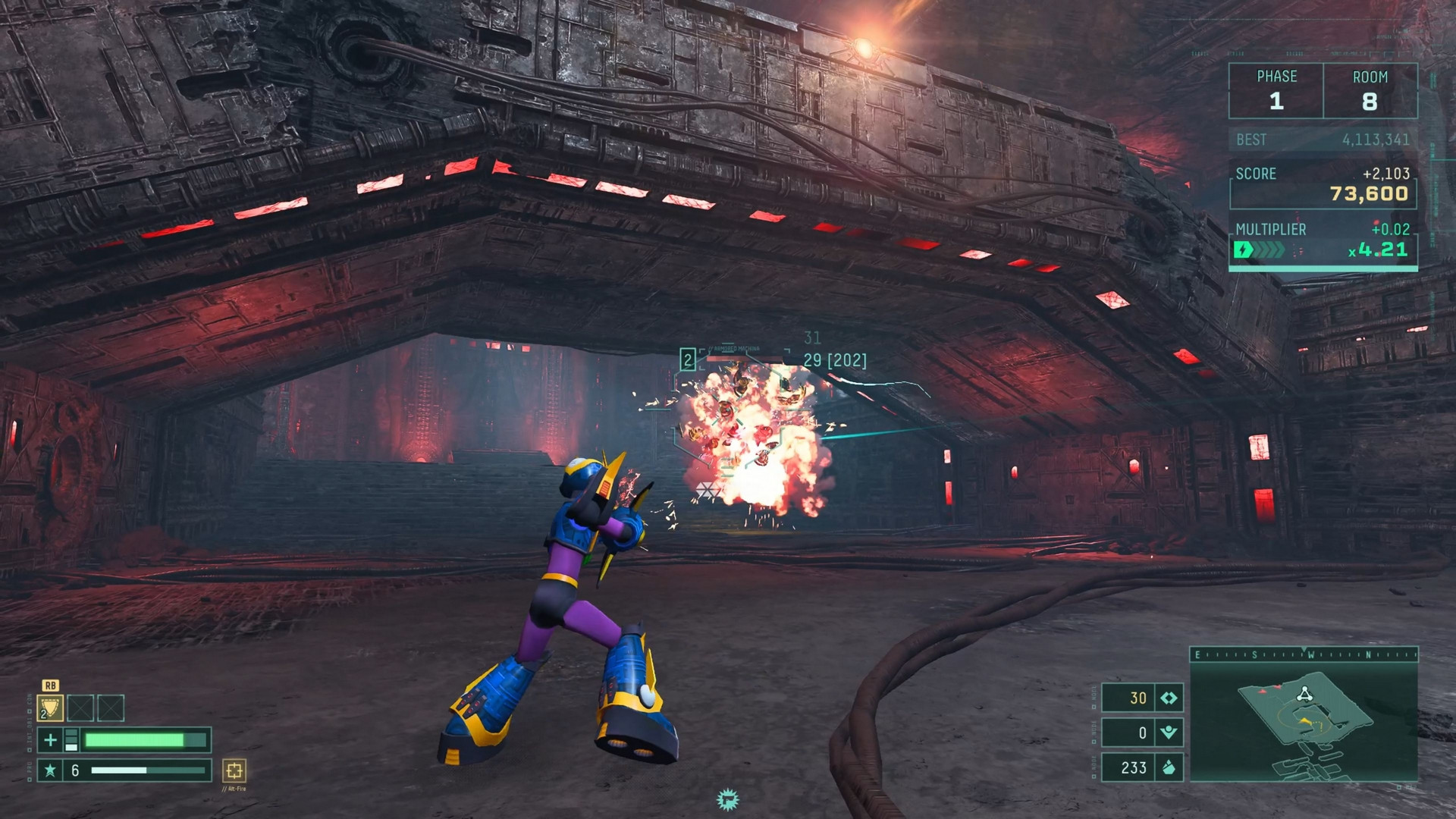This screenshot has height=819, width=1456.
Task: Click the health plus icon
Action: click(51, 741)
